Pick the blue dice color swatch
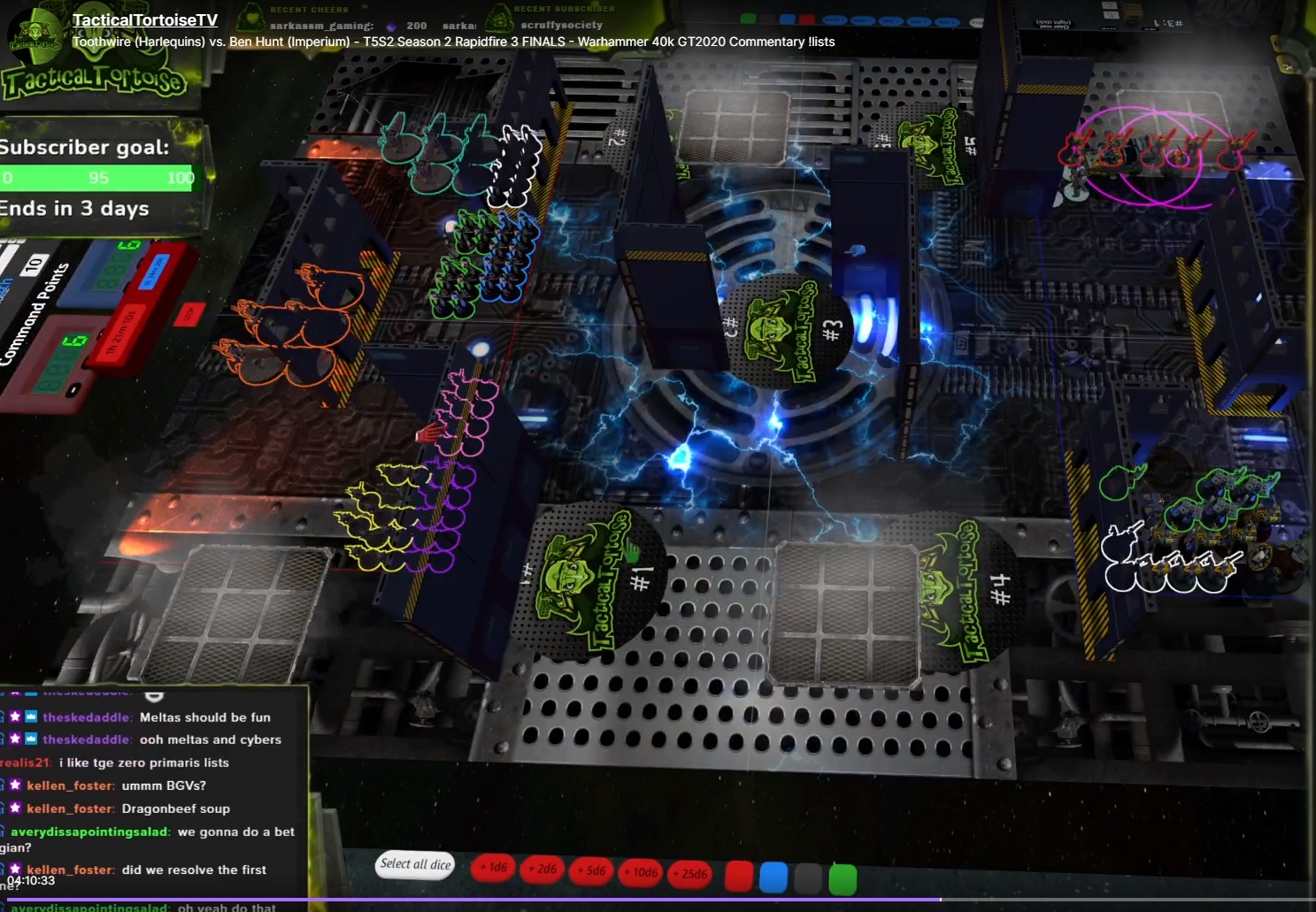This screenshot has width=1316, height=912. tap(773, 878)
